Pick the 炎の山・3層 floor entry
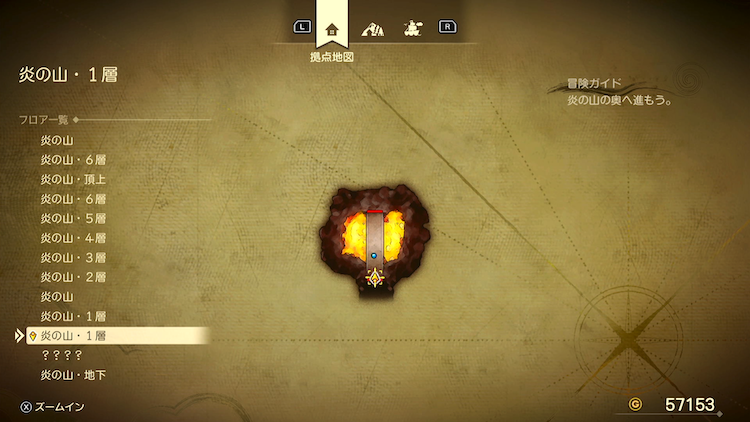 73,257
